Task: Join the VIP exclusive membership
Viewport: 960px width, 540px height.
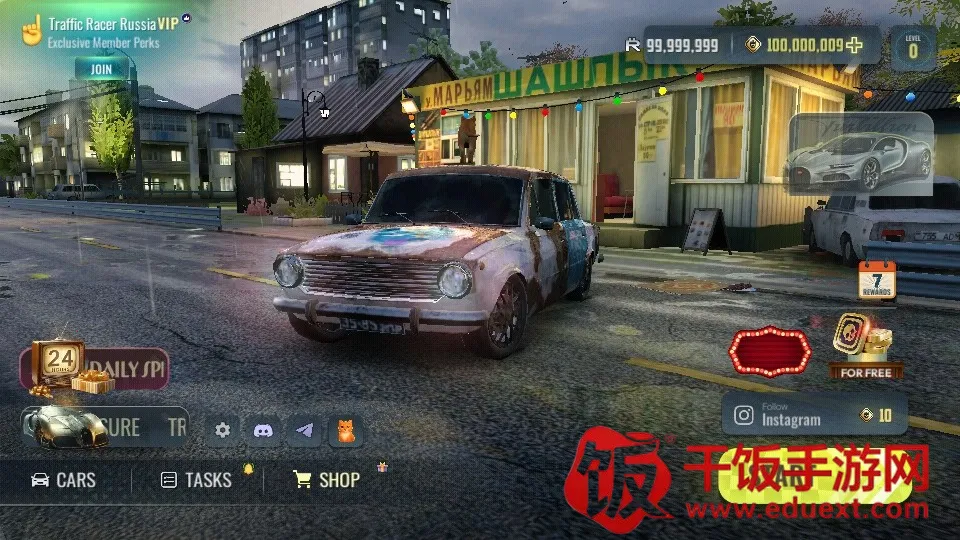Action: pyautogui.click(x=101, y=69)
